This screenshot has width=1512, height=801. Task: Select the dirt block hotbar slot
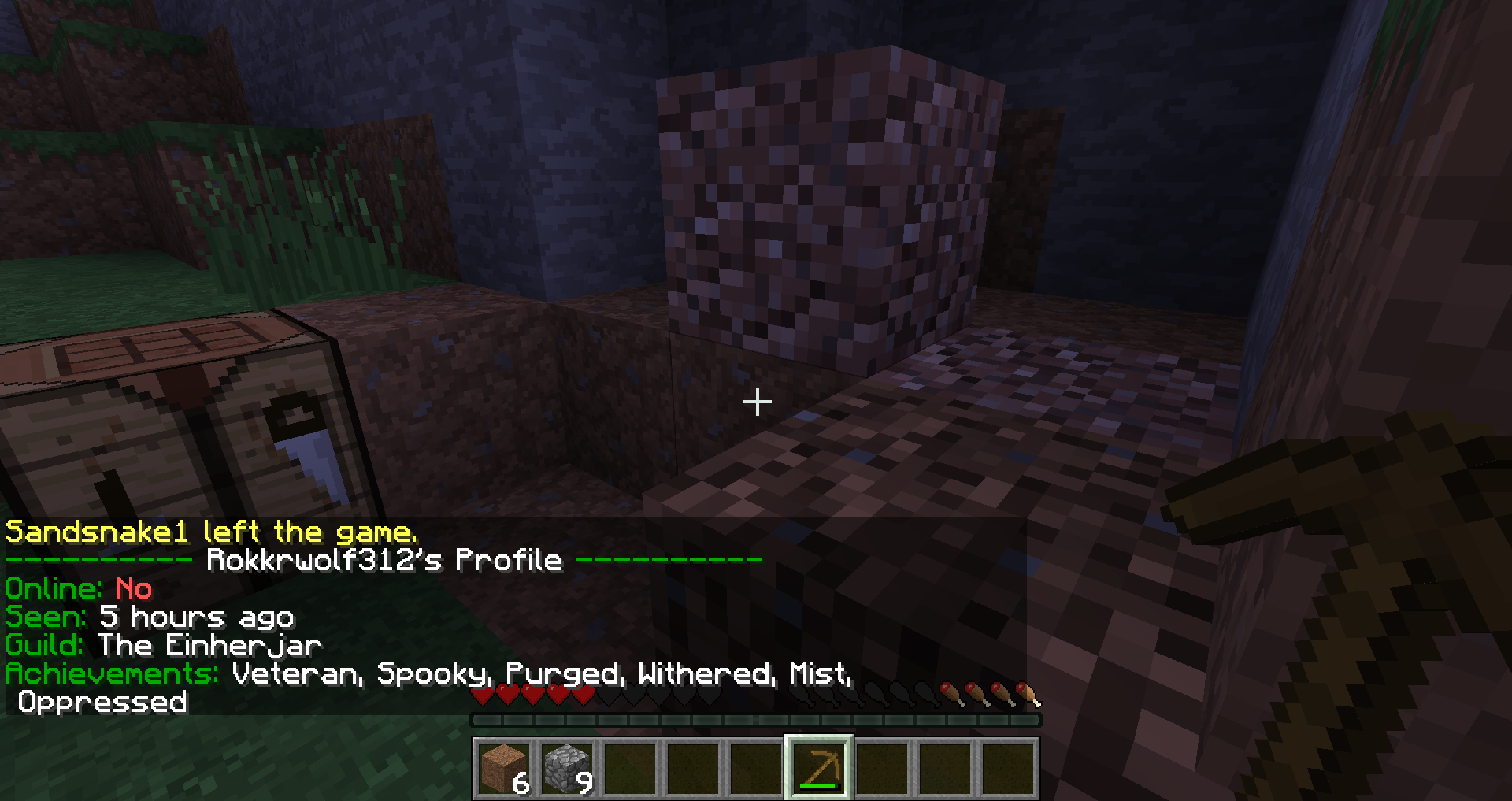[504, 767]
